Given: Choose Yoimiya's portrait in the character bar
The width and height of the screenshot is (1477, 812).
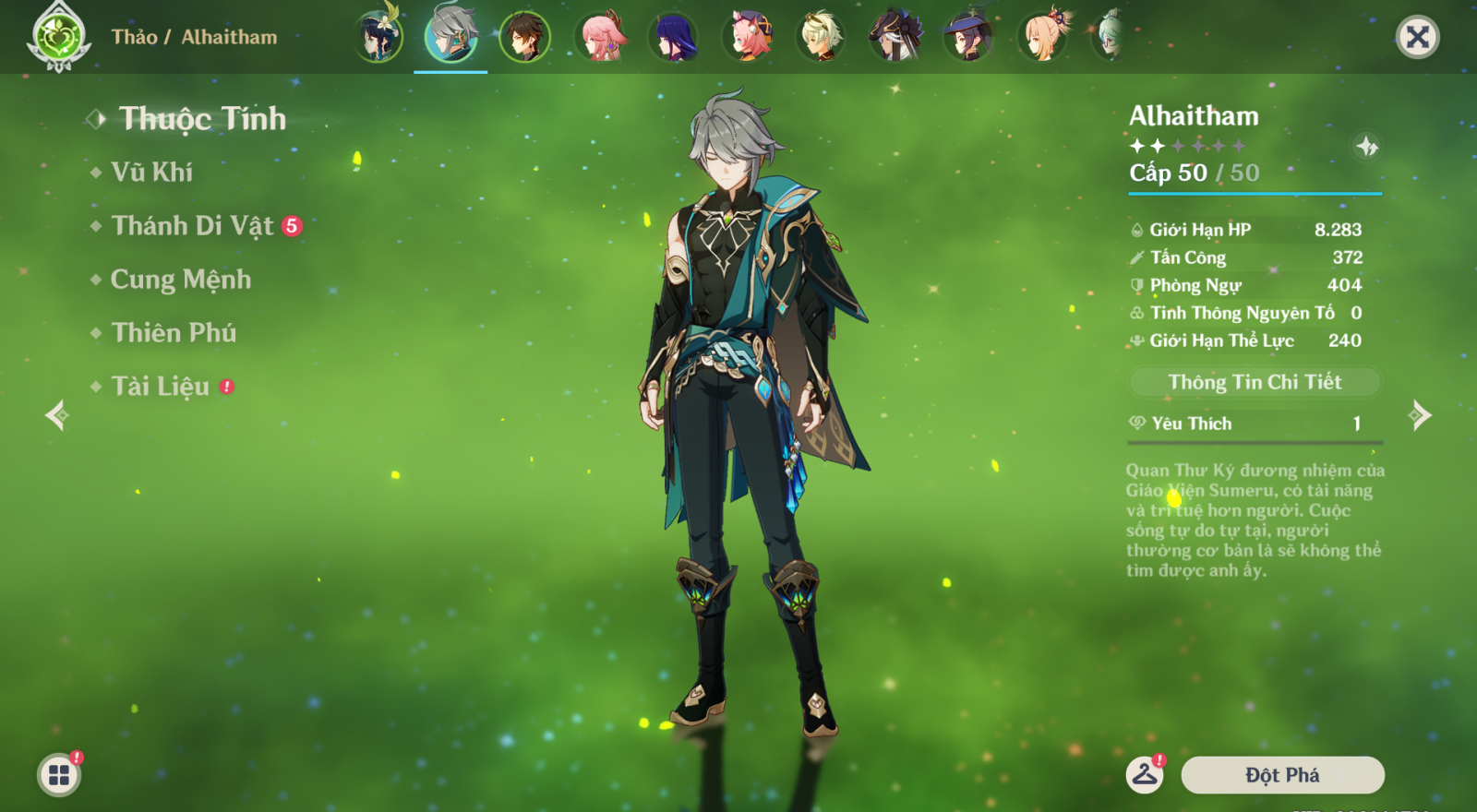Looking at the screenshot, I should pos(1043,37).
